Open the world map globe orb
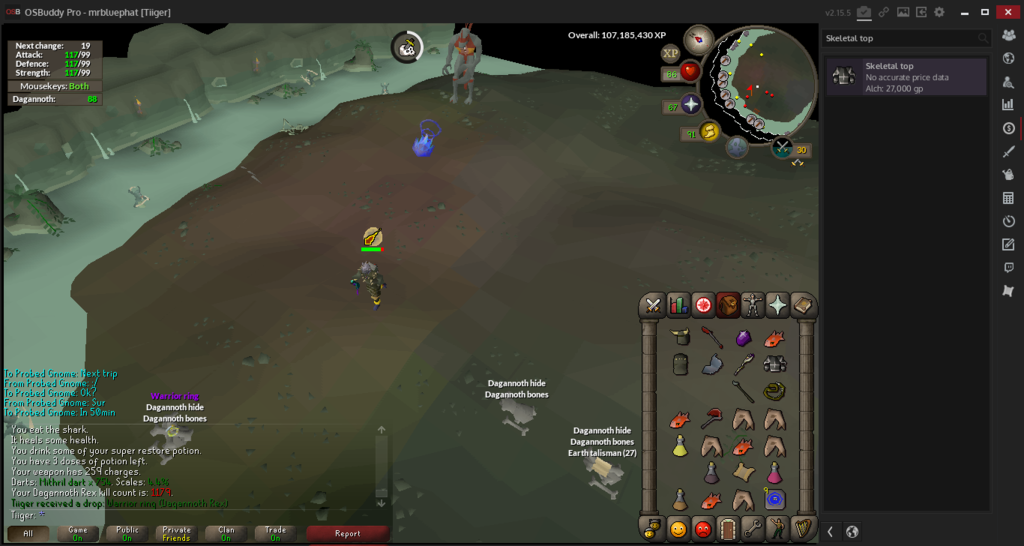Viewport: 1024px width, 546px height. point(783,148)
